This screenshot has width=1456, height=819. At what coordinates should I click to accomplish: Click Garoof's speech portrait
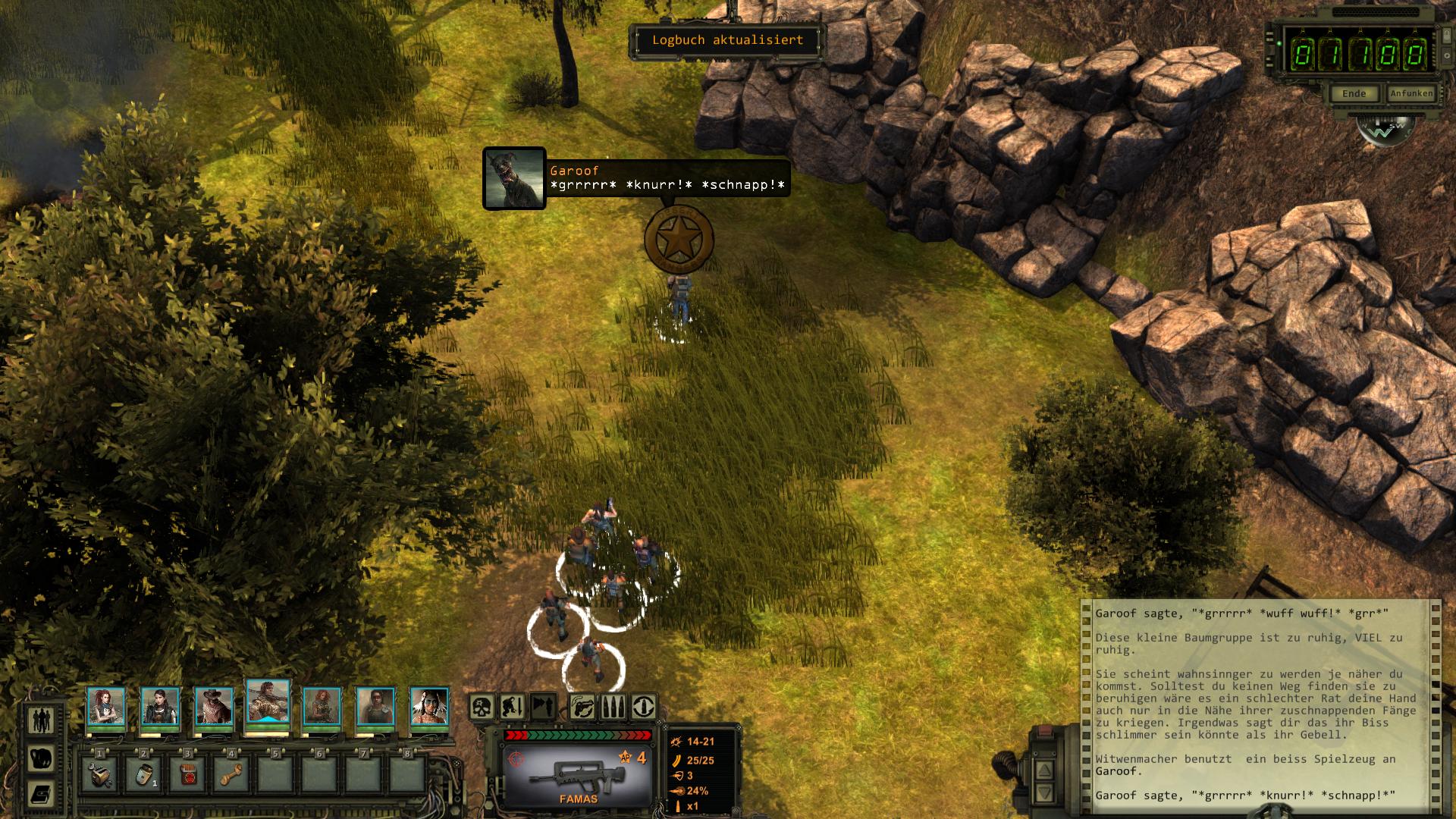514,178
